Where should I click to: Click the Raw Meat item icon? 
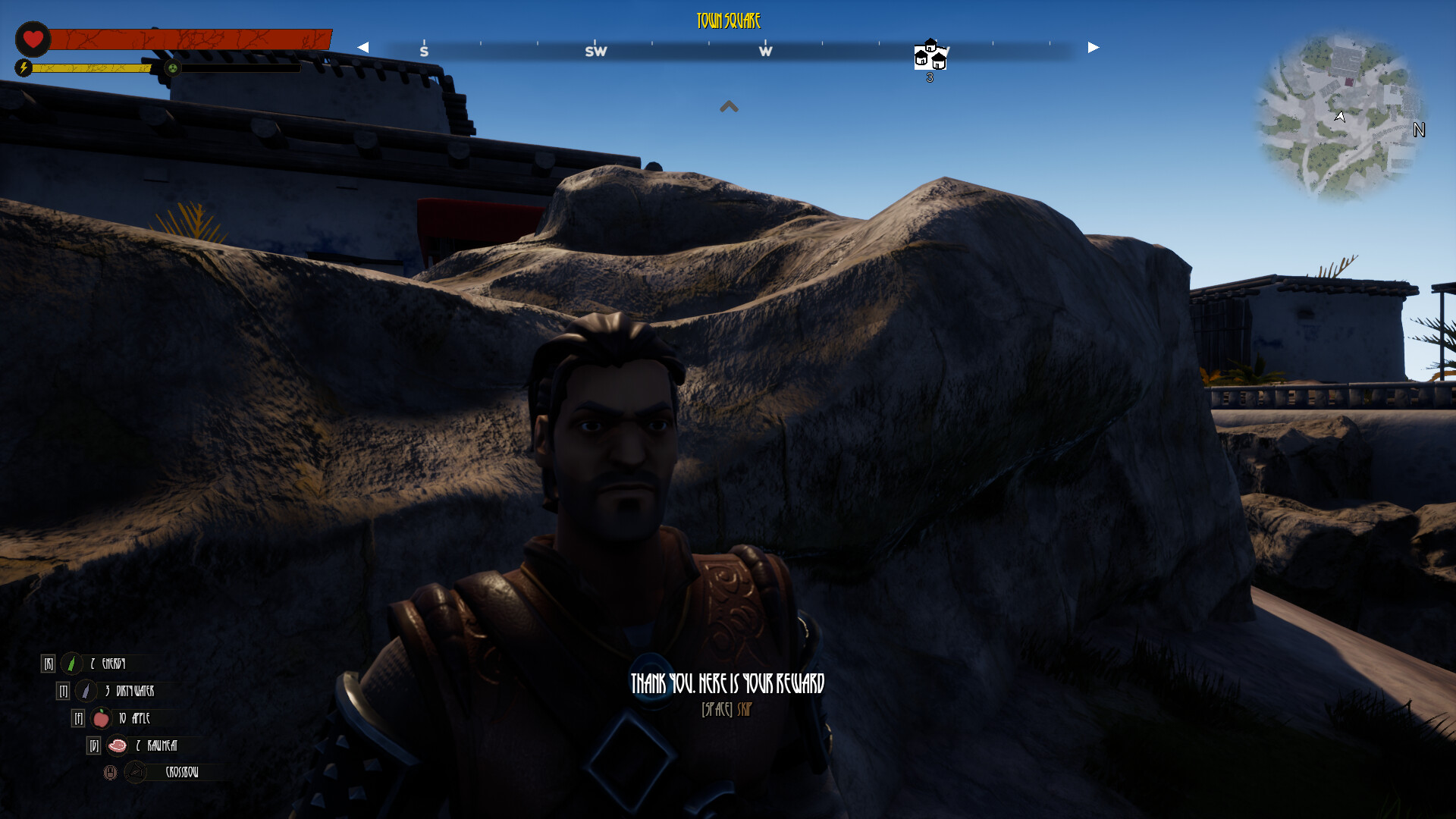118,746
